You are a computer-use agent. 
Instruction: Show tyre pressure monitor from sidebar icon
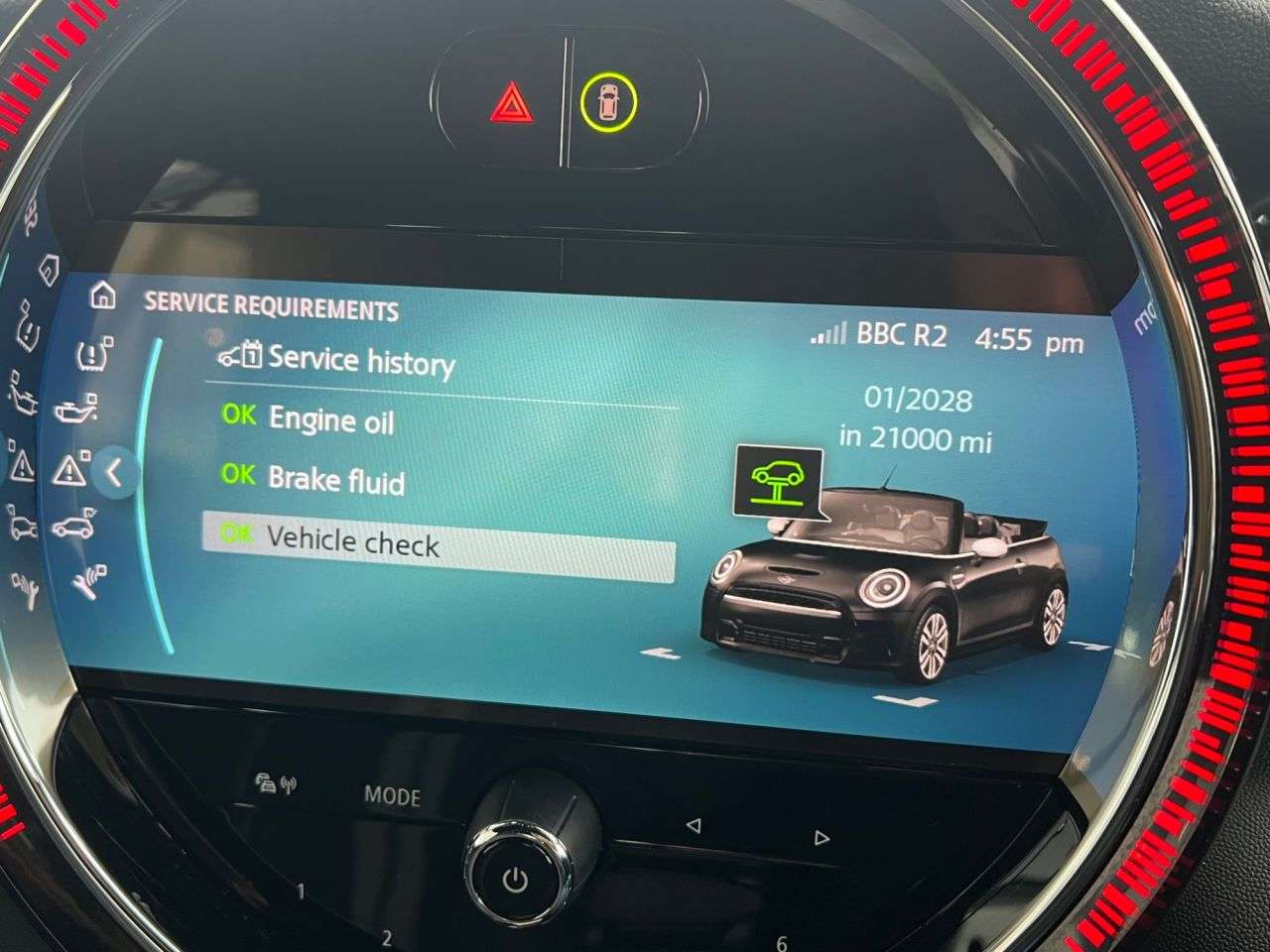(94, 352)
